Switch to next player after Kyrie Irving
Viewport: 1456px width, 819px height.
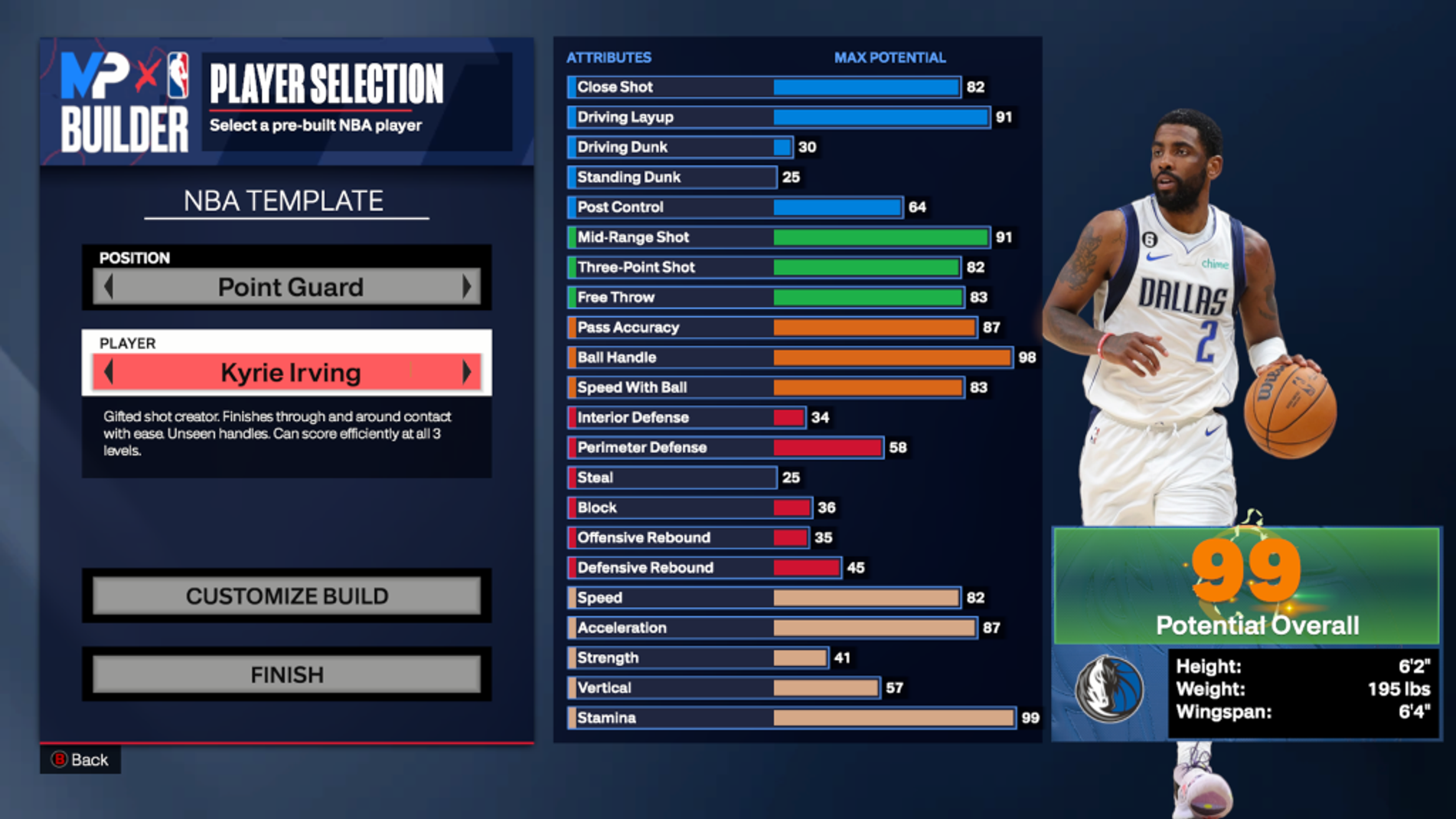pos(466,373)
